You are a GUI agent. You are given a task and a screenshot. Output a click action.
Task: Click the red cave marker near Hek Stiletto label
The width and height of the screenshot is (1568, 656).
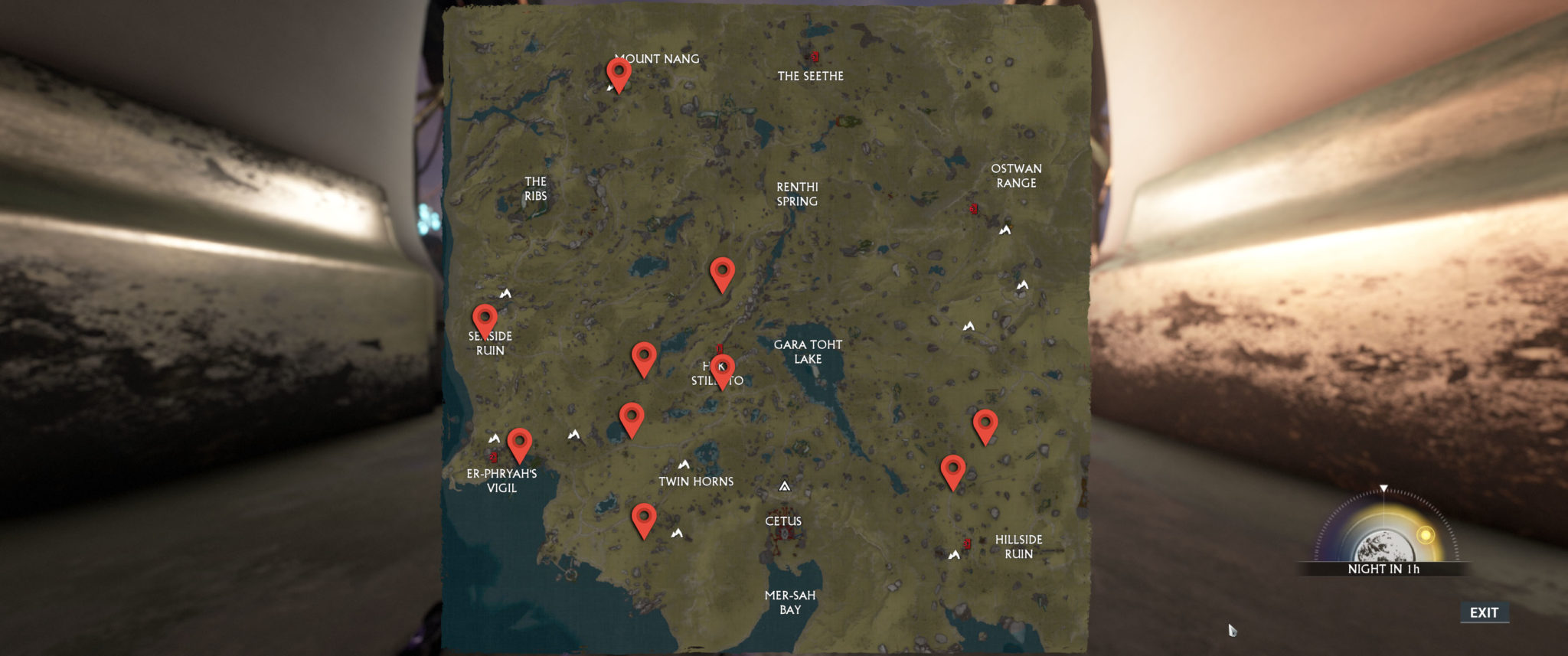click(x=718, y=349)
